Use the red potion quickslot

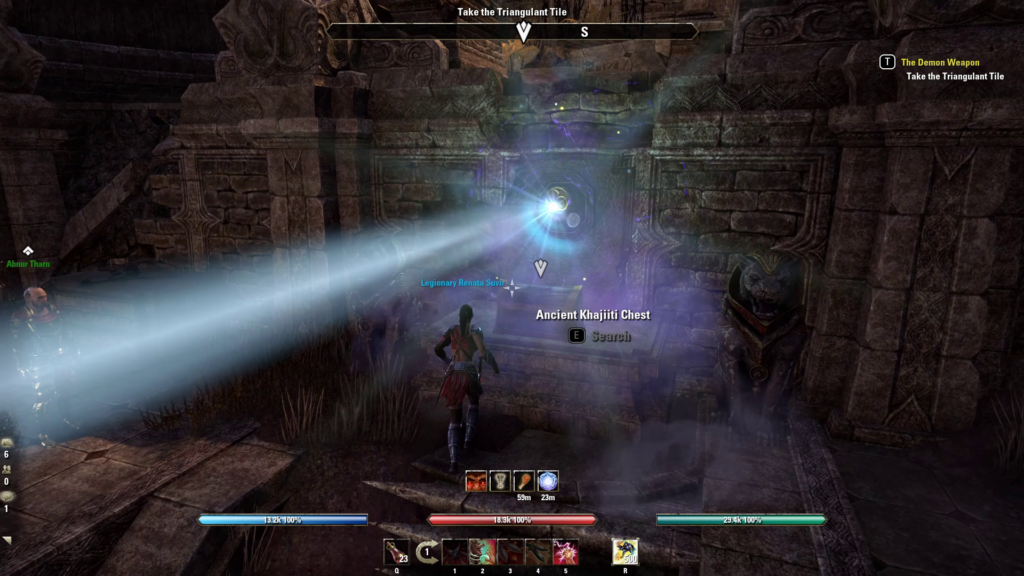[x=396, y=551]
